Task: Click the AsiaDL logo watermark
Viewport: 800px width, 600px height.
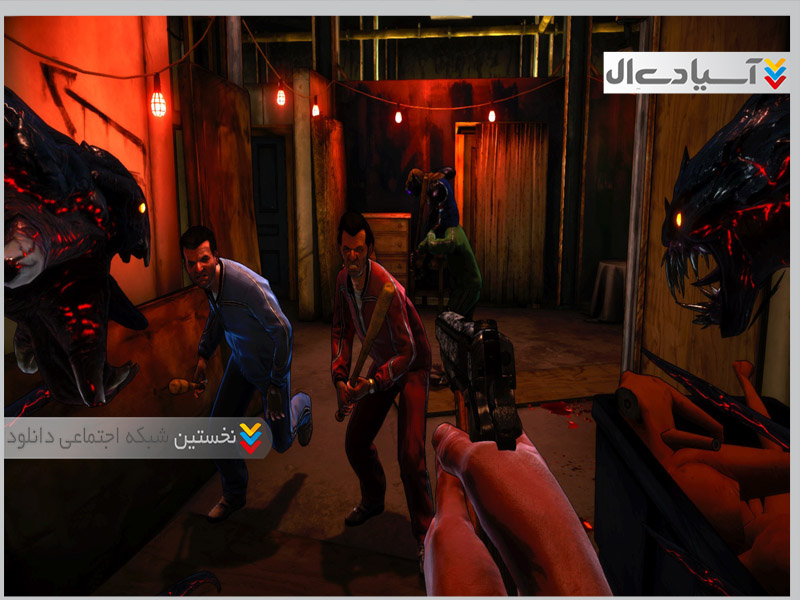Action: click(x=696, y=72)
